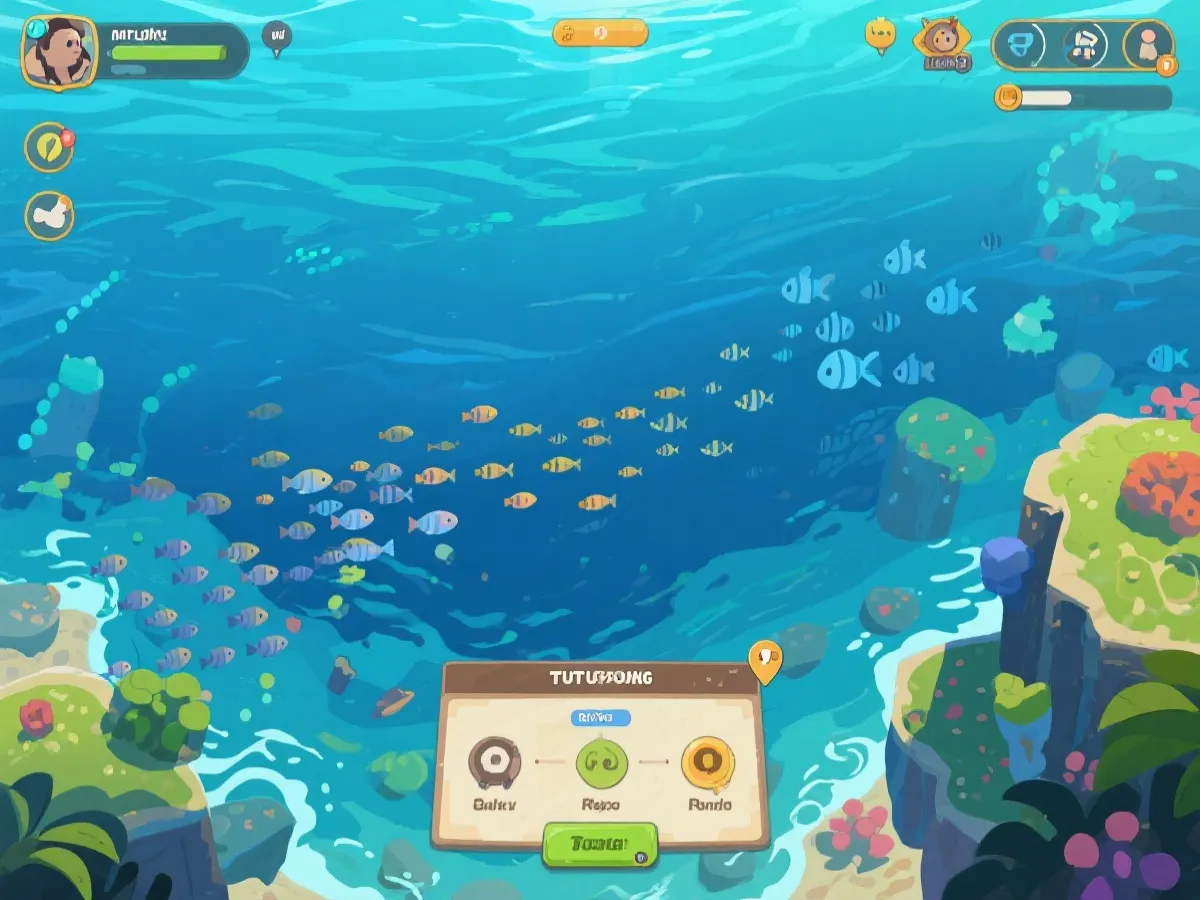Viewport: 1200px width, 900px height.
Task: Pick the golden coin item in the panel
Action: pos(708,763)
